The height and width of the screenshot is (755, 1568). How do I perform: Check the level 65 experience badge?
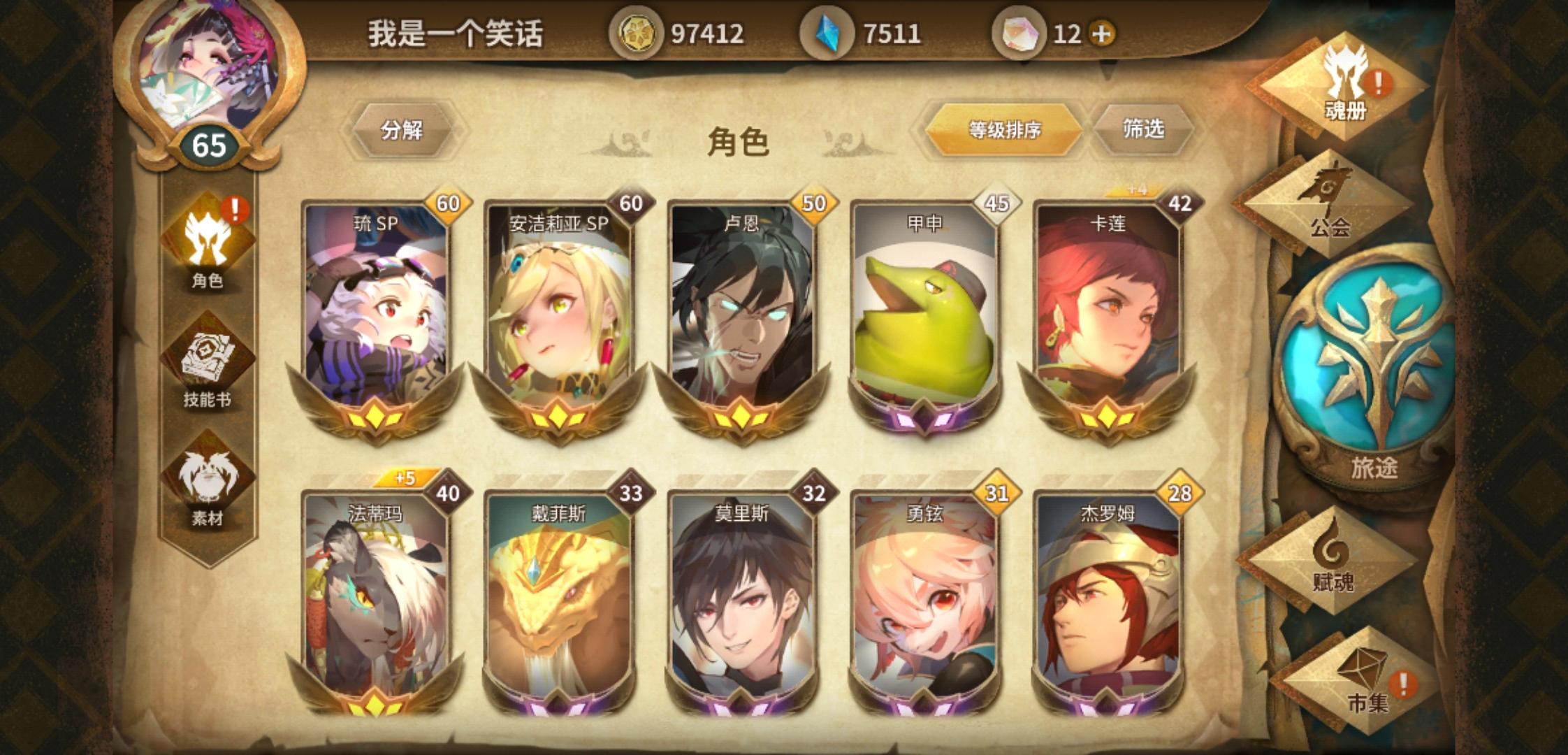pos(210,145)
